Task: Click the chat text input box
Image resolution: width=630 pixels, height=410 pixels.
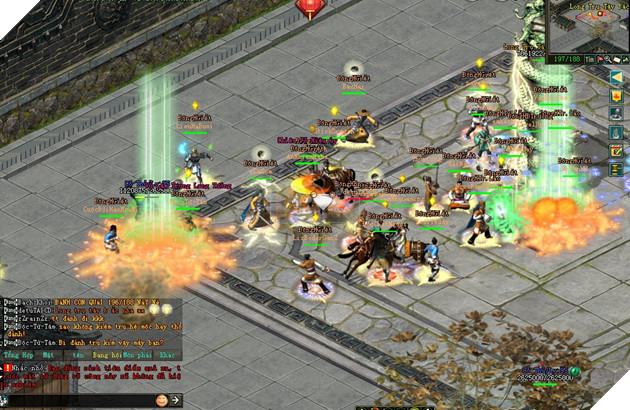Action: point(78,400)
